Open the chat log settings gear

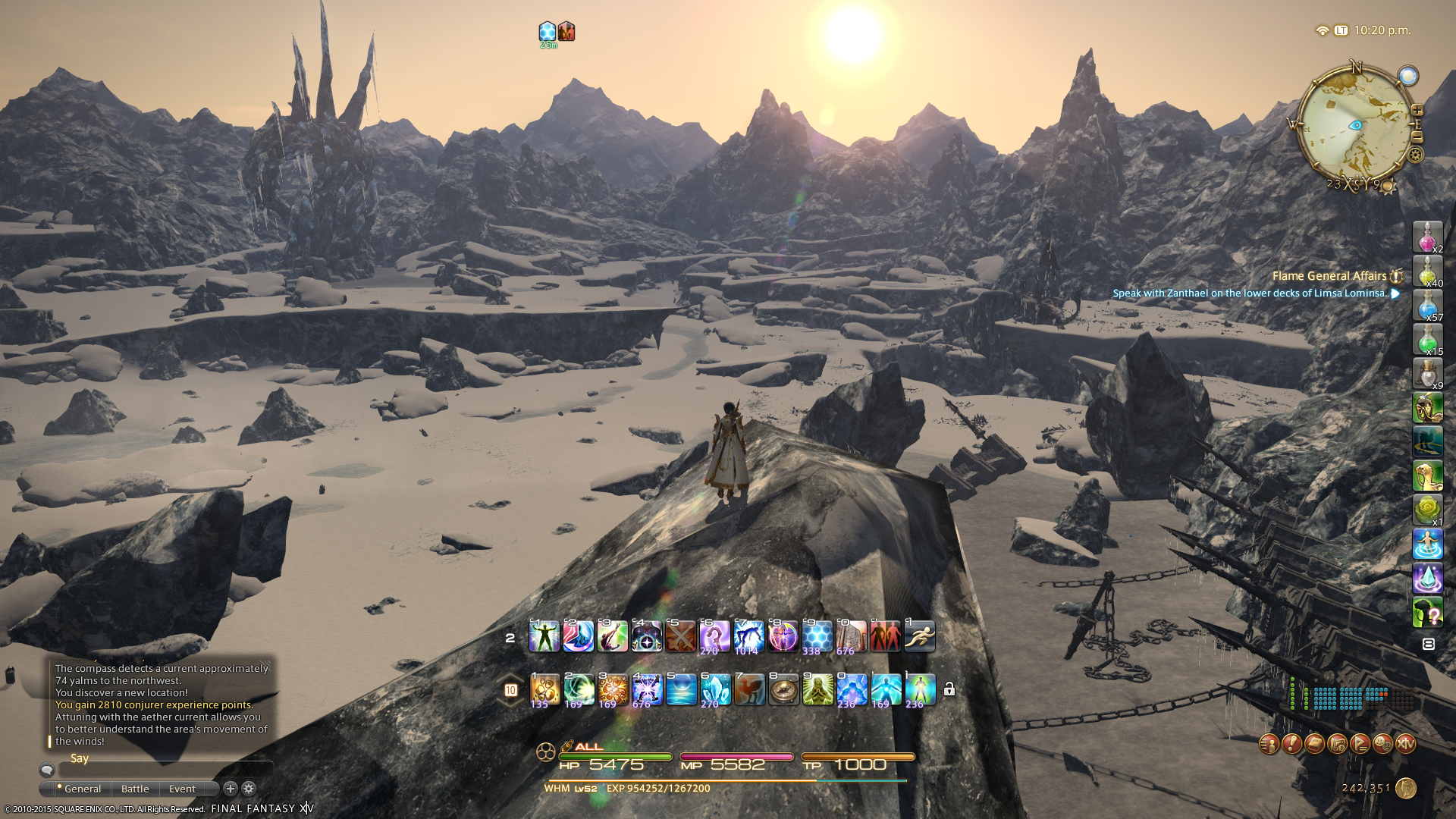[249, 789]
